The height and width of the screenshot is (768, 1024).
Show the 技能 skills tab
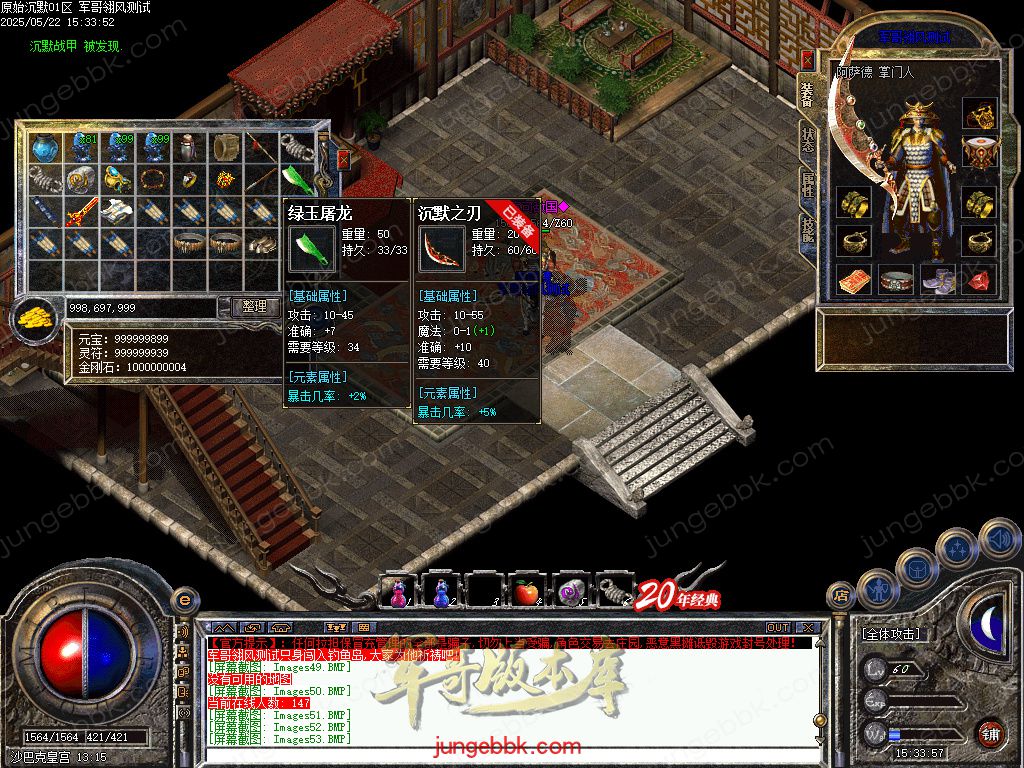[807, 232]
